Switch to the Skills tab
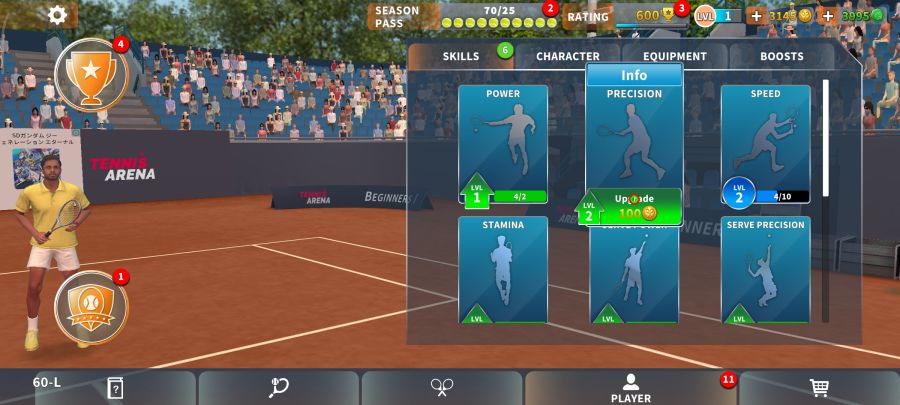Viewport: 900px width, 405px height. pos(461,57)
